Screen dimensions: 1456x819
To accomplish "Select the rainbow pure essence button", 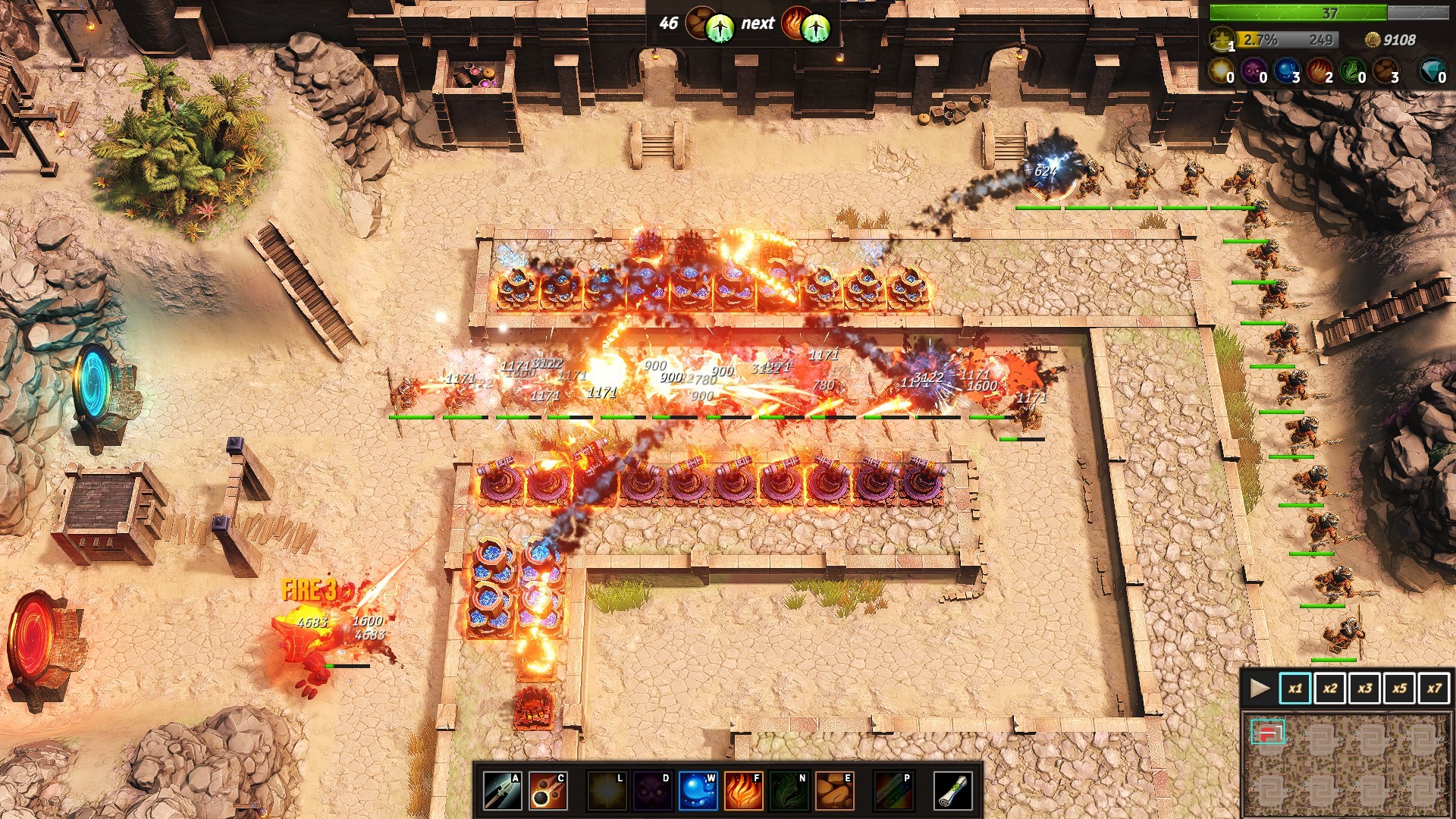I will [x=893, y=791].
